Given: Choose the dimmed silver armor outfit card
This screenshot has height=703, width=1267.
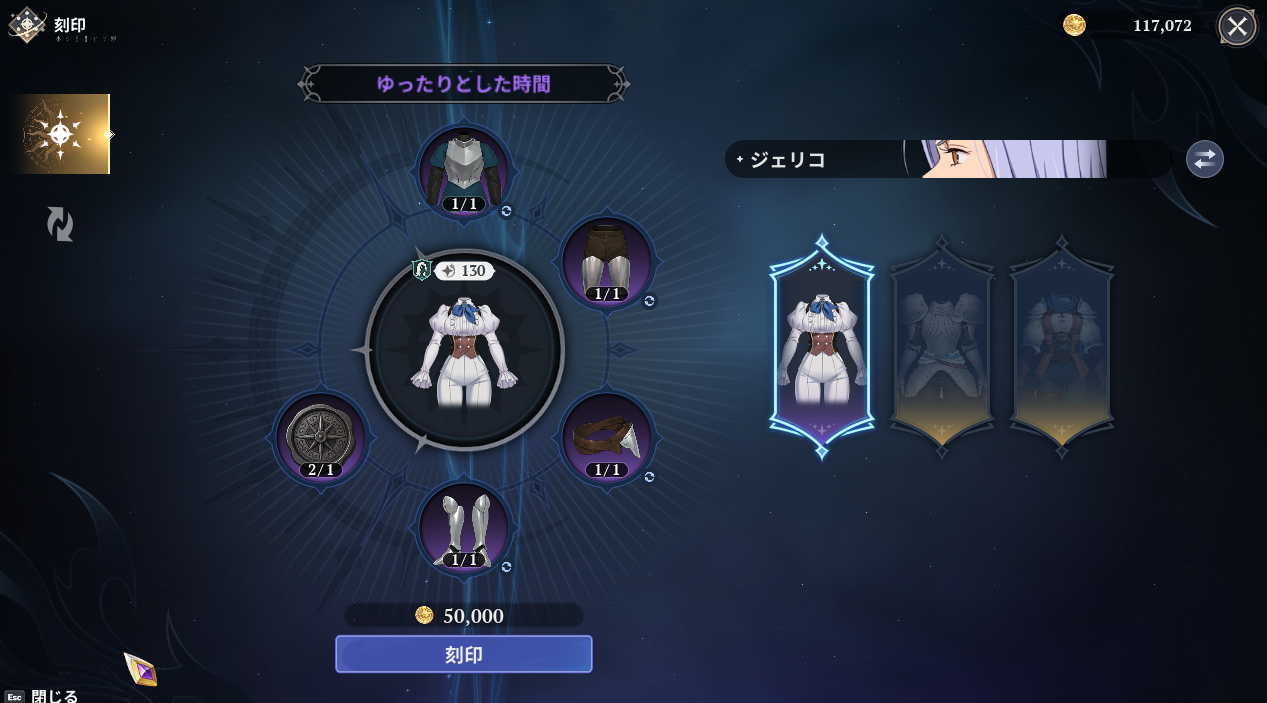Looking at the screenshot, I should [x=942, y=346].
